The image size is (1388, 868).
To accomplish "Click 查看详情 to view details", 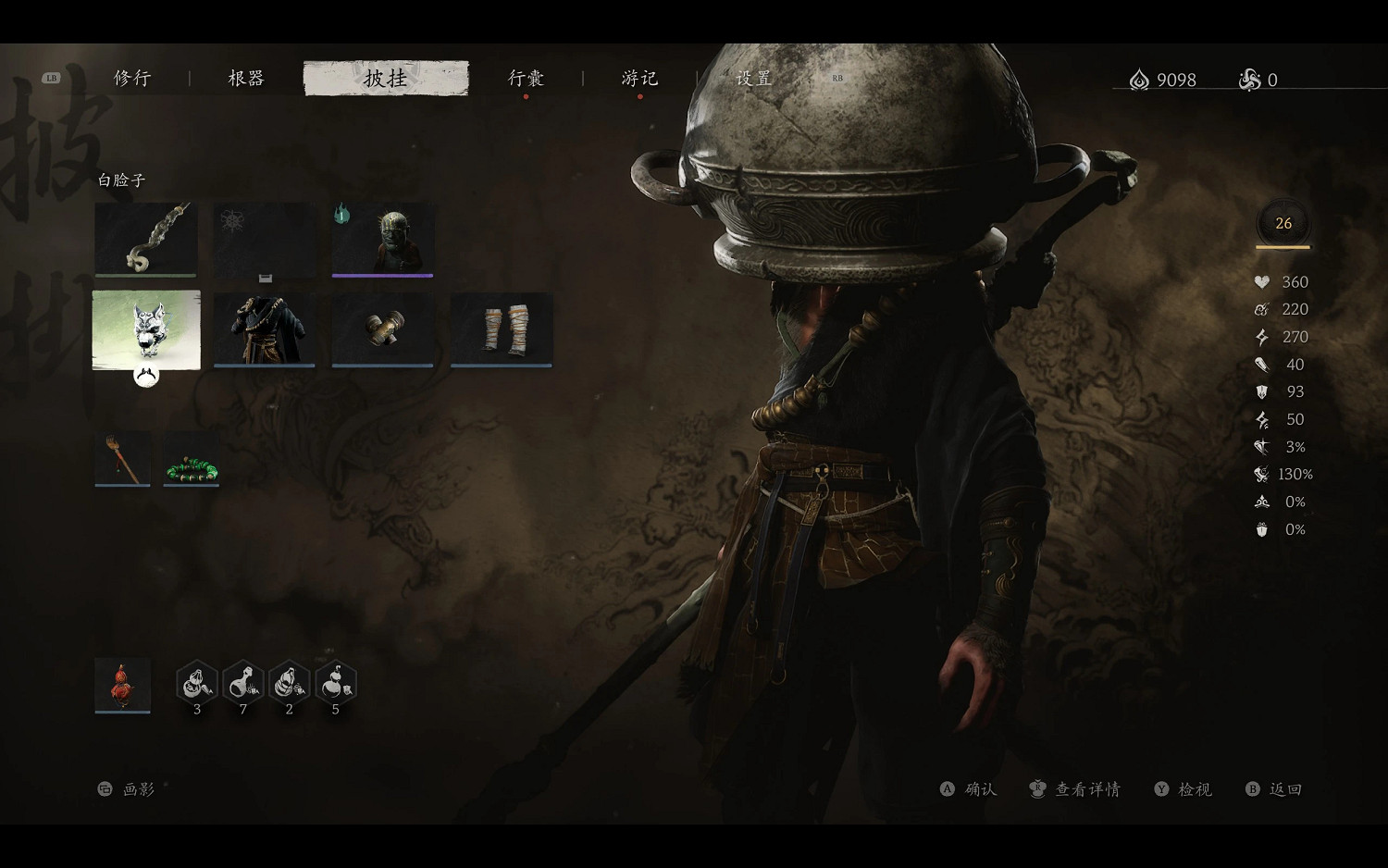I will 1088,788.
